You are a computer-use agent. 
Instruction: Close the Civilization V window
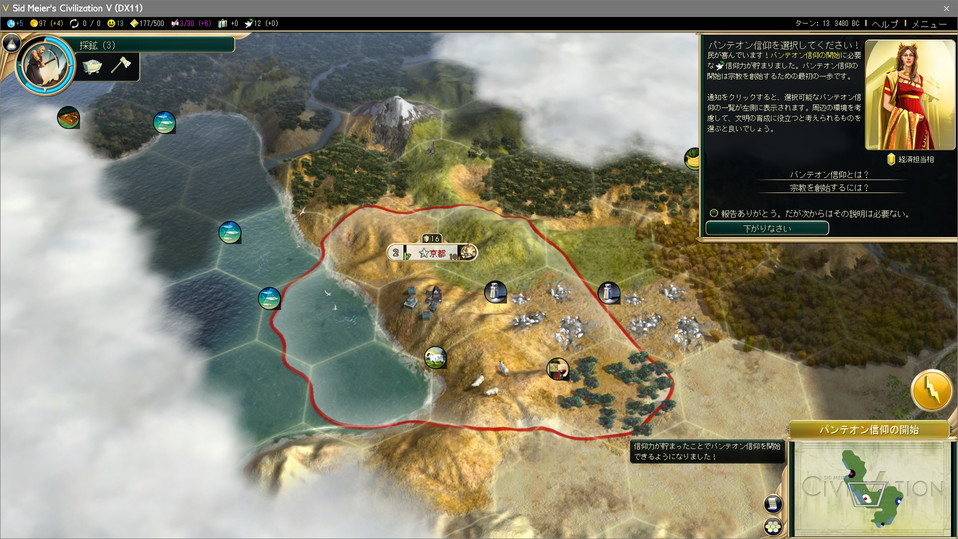click(x=945, y=7)
